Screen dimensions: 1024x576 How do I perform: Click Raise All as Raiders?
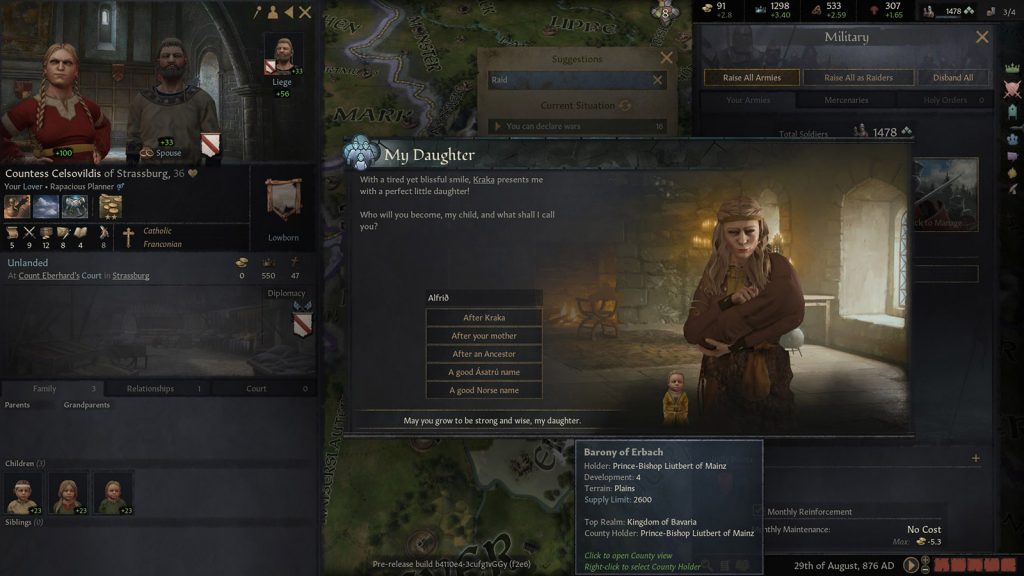[x=859, y=77]
